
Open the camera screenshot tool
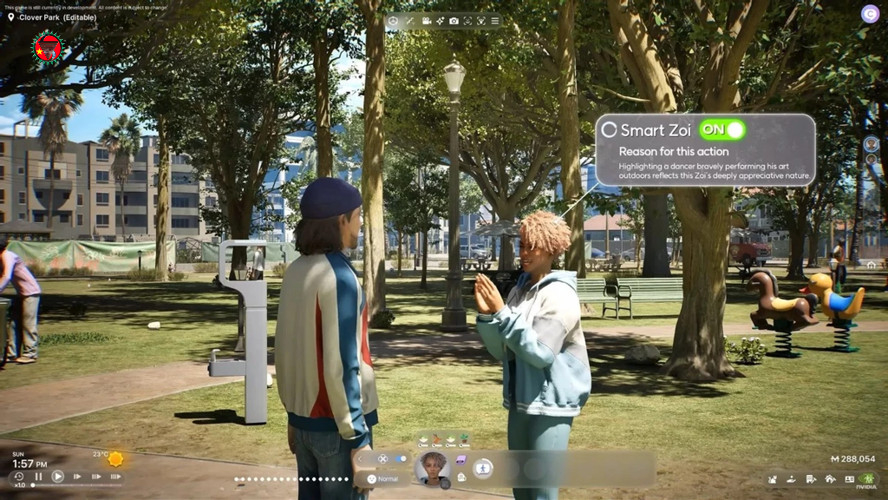[x=454, y=20]
